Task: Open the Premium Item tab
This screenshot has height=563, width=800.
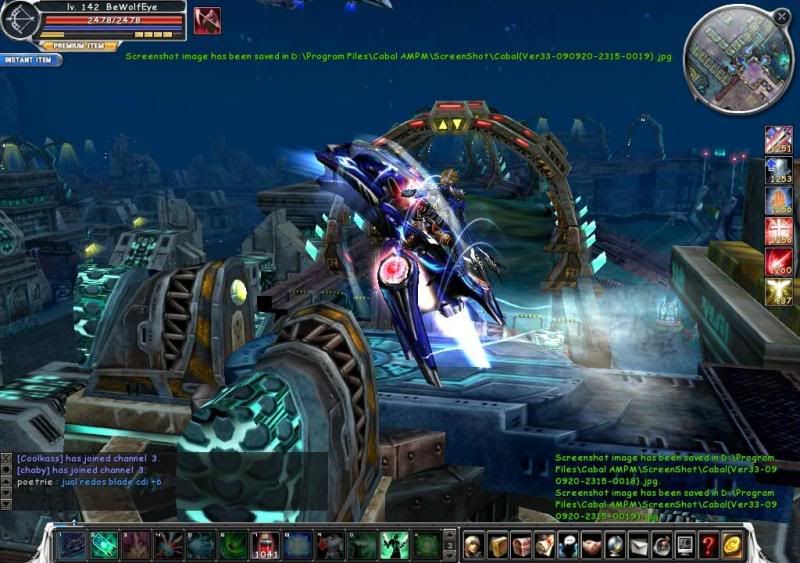Action: pyautogui.click(x=80, y=45)
